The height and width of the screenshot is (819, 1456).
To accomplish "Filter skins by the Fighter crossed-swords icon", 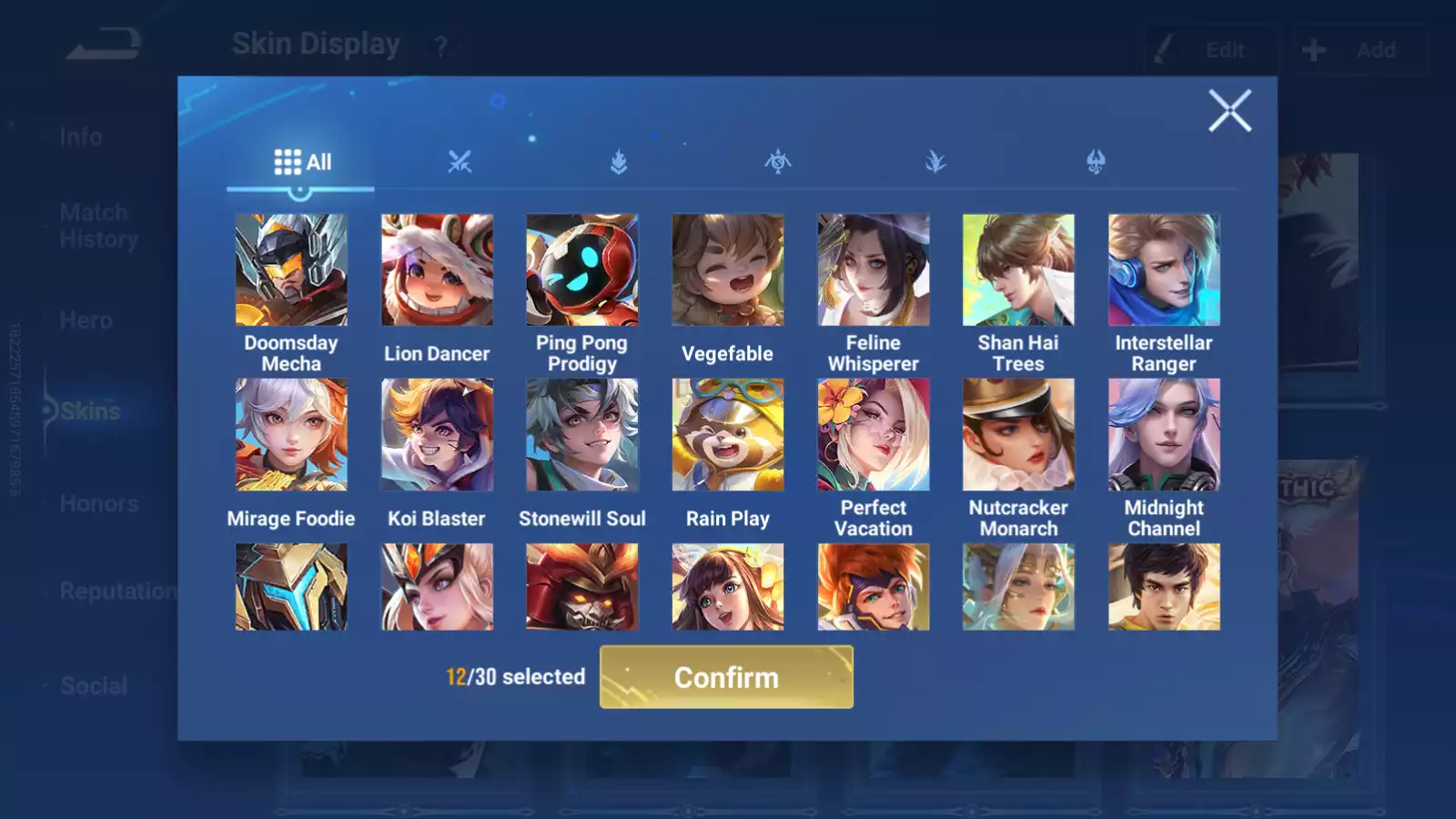I will (x=460, y=164).
